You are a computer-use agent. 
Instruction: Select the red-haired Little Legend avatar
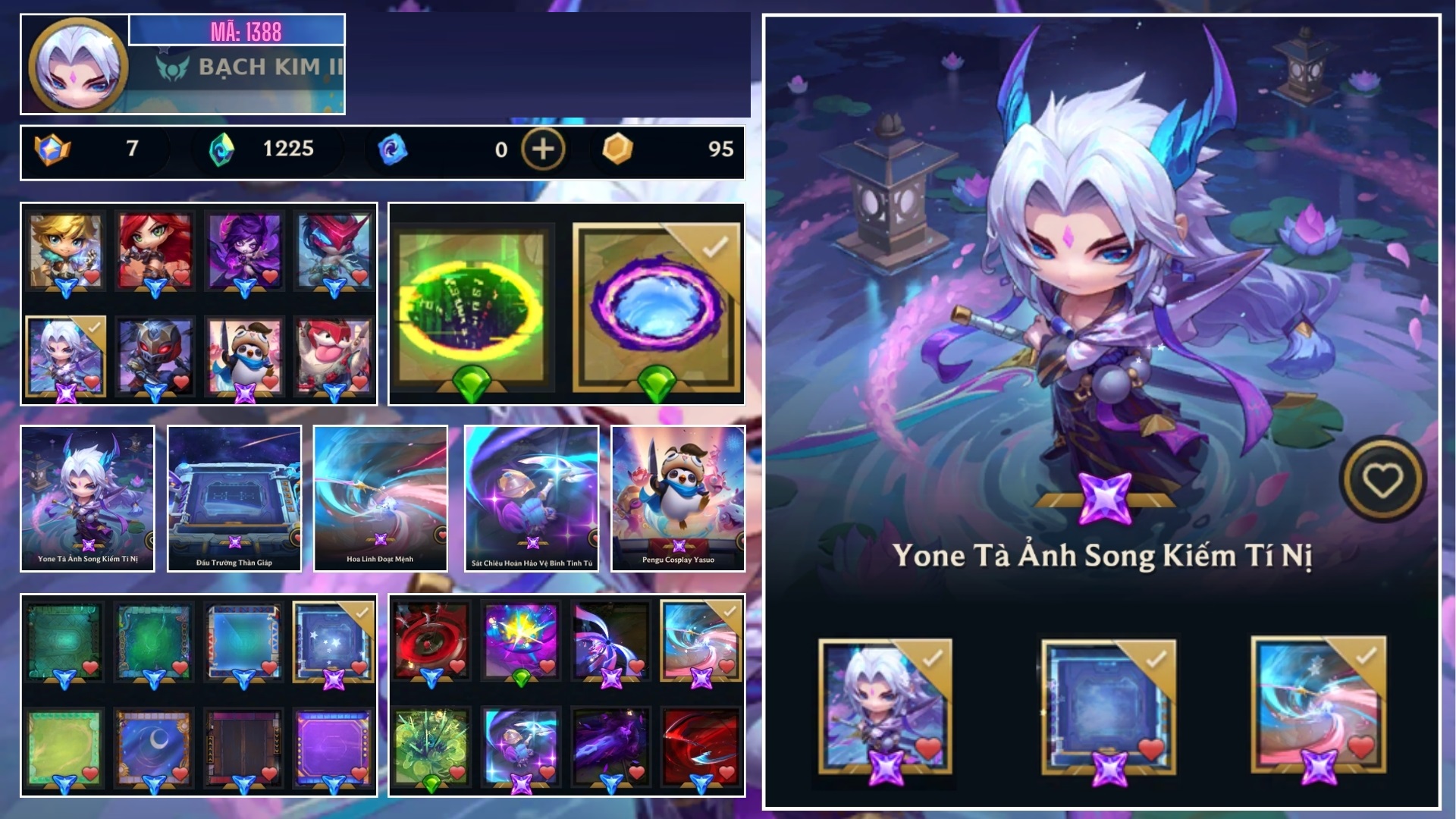click(x=156, y=250)
